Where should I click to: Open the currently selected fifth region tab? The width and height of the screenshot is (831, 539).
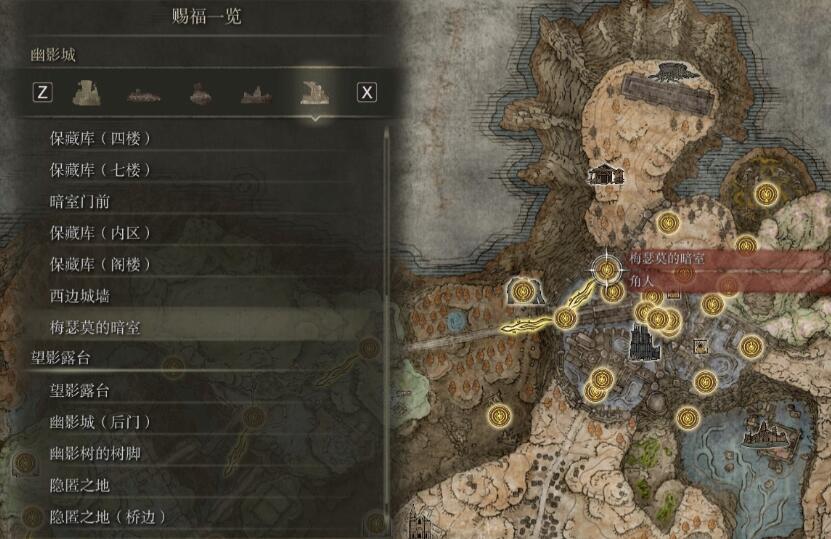click(x=316, y=93)
